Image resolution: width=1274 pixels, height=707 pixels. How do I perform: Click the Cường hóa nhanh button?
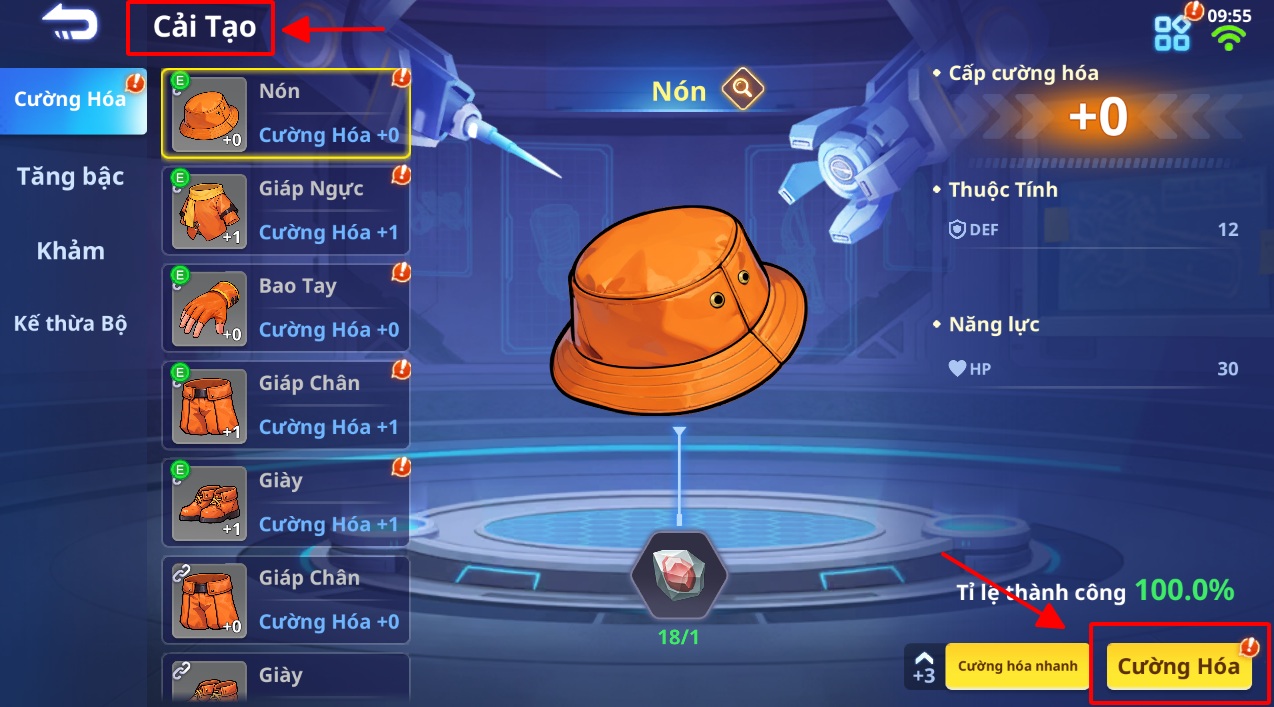pyautogui.click(x=1017, y=667)
